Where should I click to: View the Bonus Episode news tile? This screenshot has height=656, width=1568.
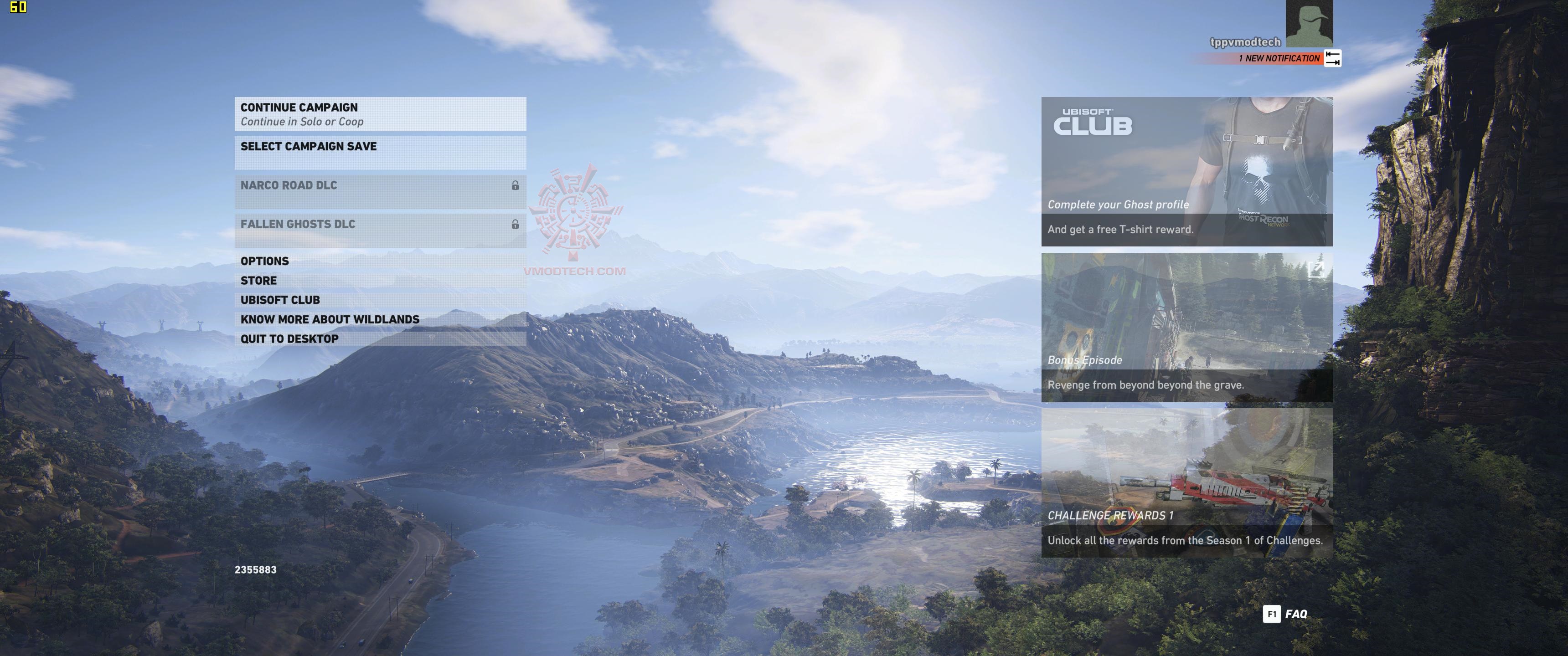point(1186,328)
